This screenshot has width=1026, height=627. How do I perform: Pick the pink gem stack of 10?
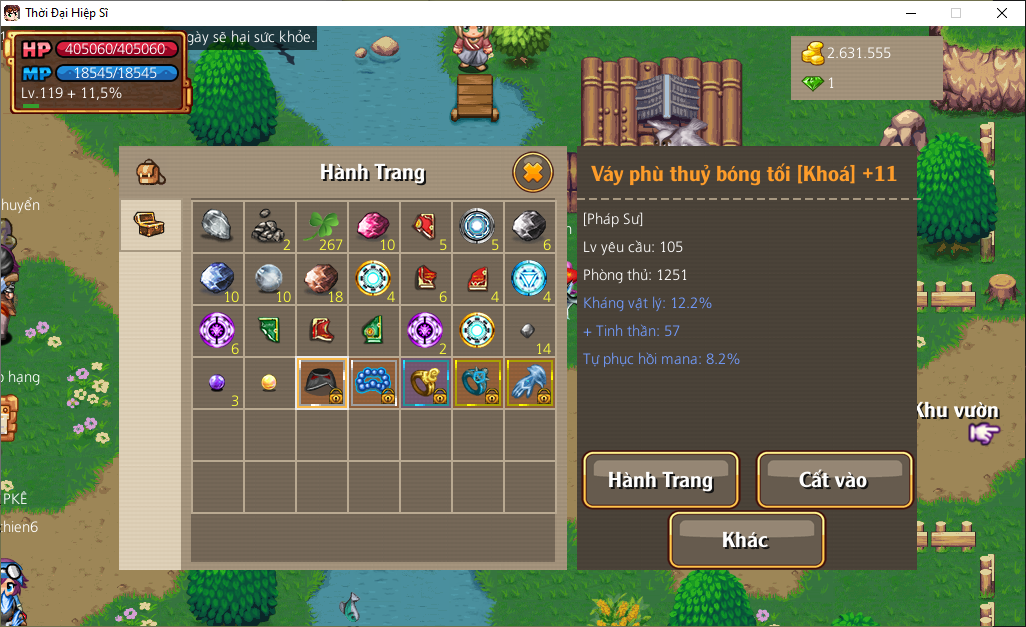(374, 227)
